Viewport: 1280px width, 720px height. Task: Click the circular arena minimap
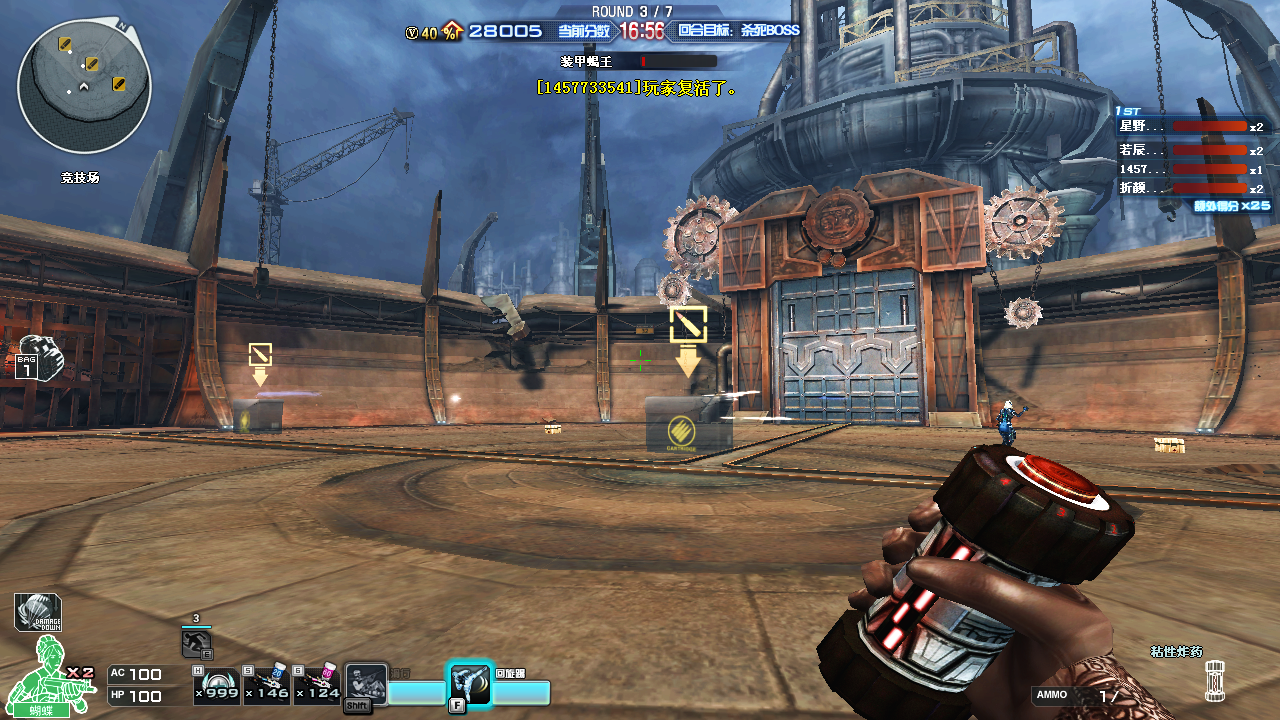[x=84, y=86]
